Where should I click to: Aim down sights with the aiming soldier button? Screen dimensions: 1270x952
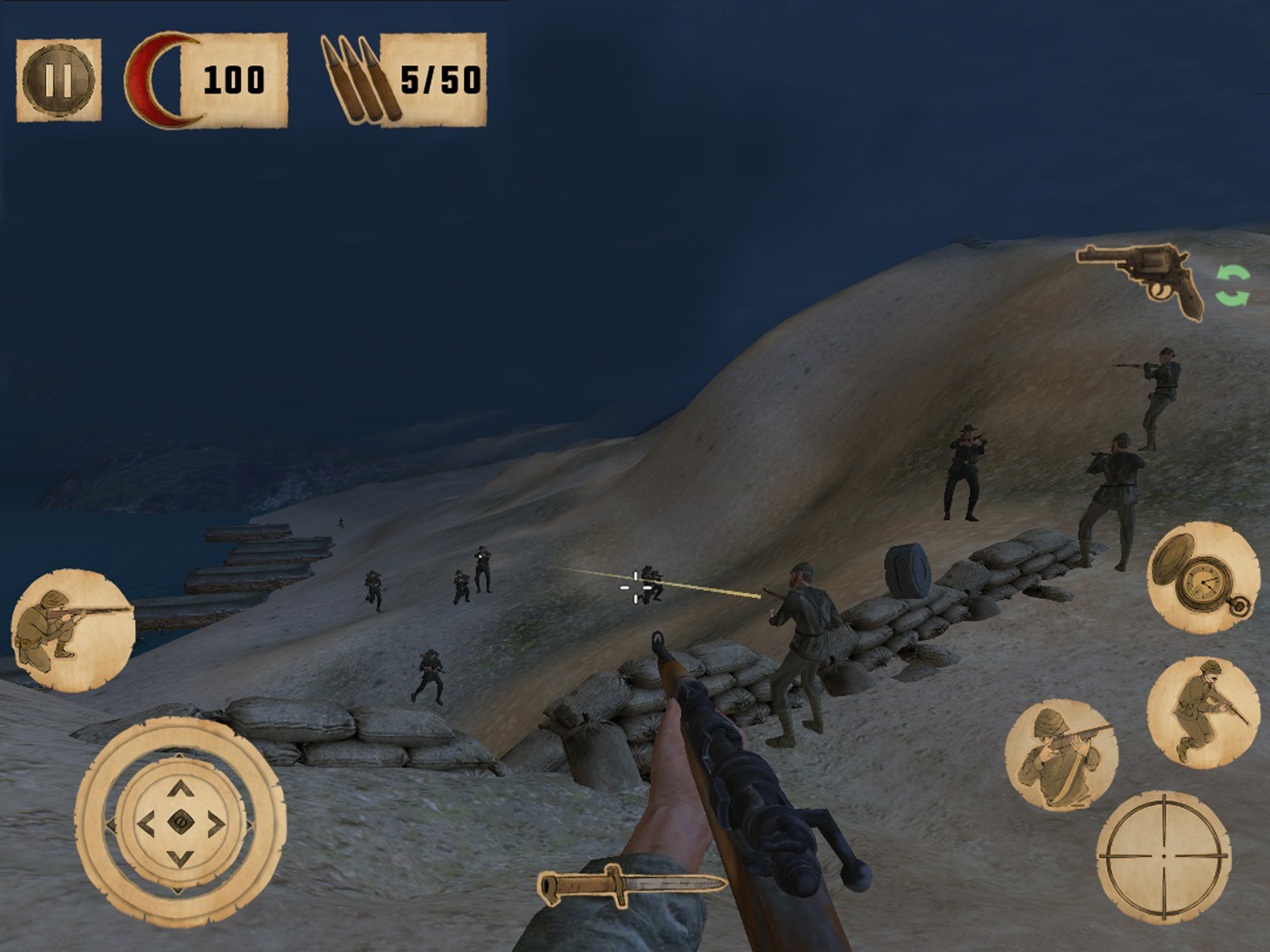coord(1061,754)
